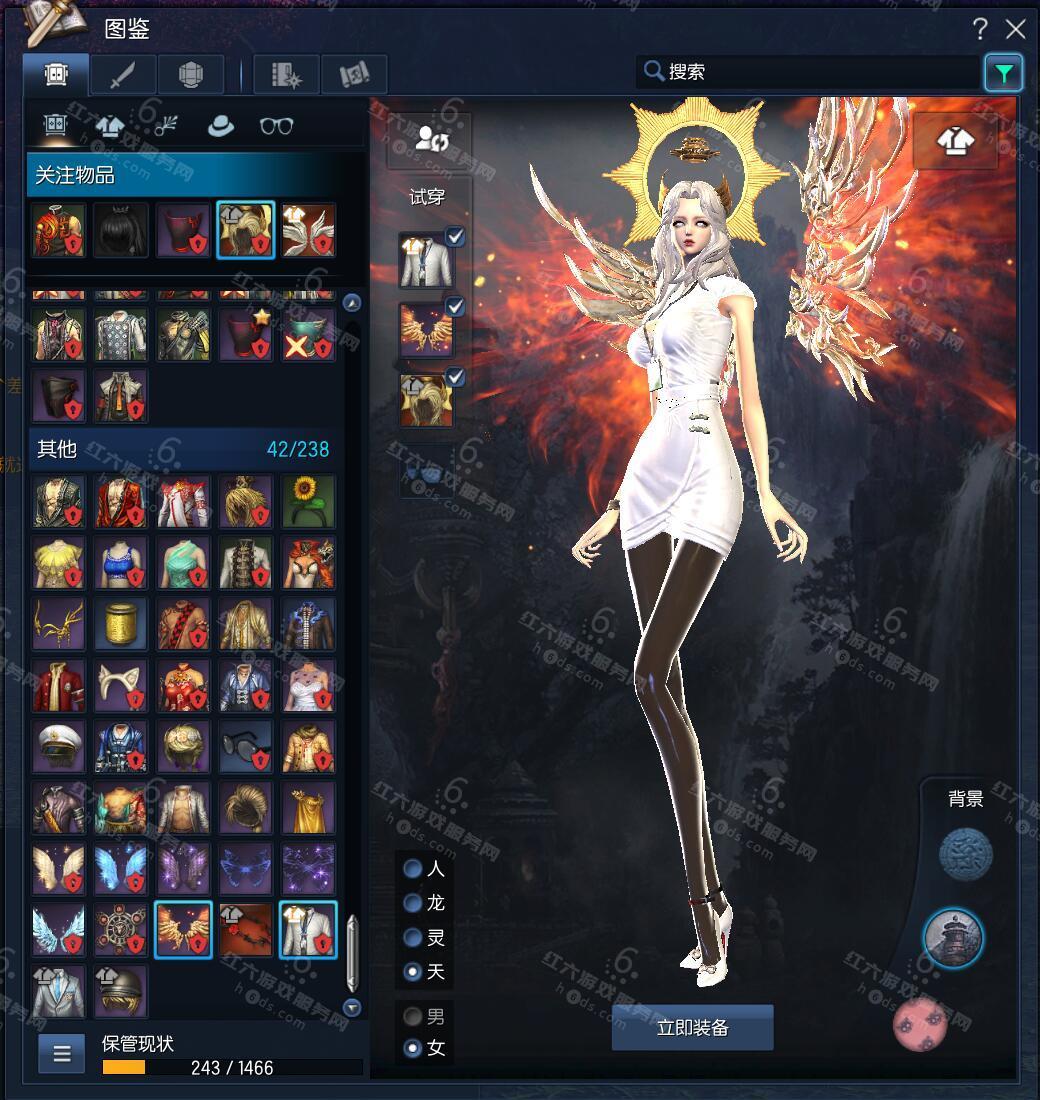Choose the 人 race option
Image resolution: width=1040 pixels, height=1100 pixels.
(x=413, y=869)
